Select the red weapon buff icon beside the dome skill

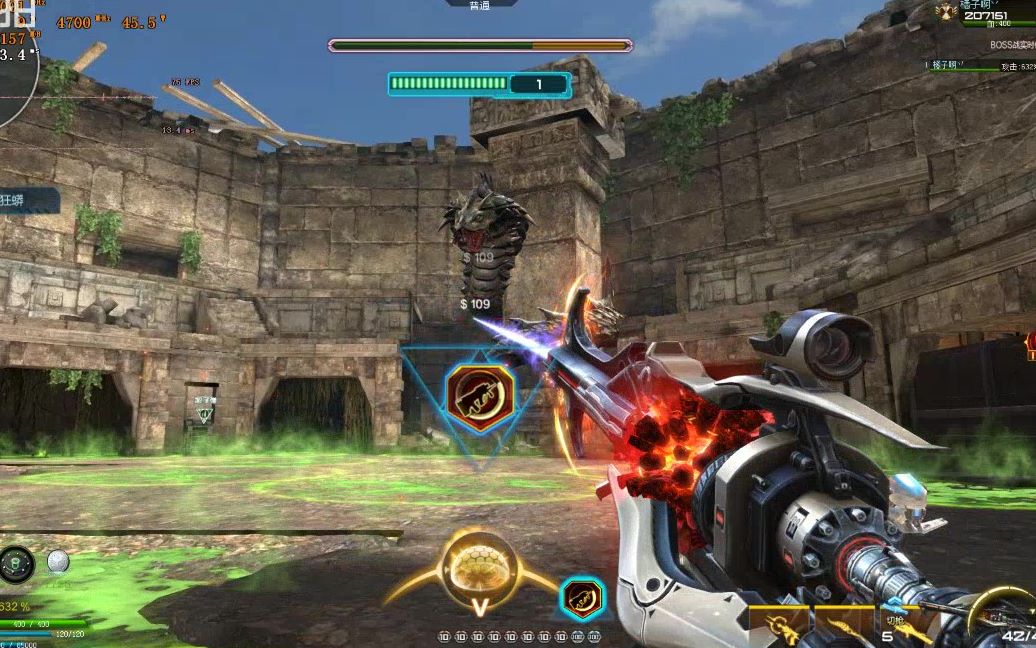581,597
